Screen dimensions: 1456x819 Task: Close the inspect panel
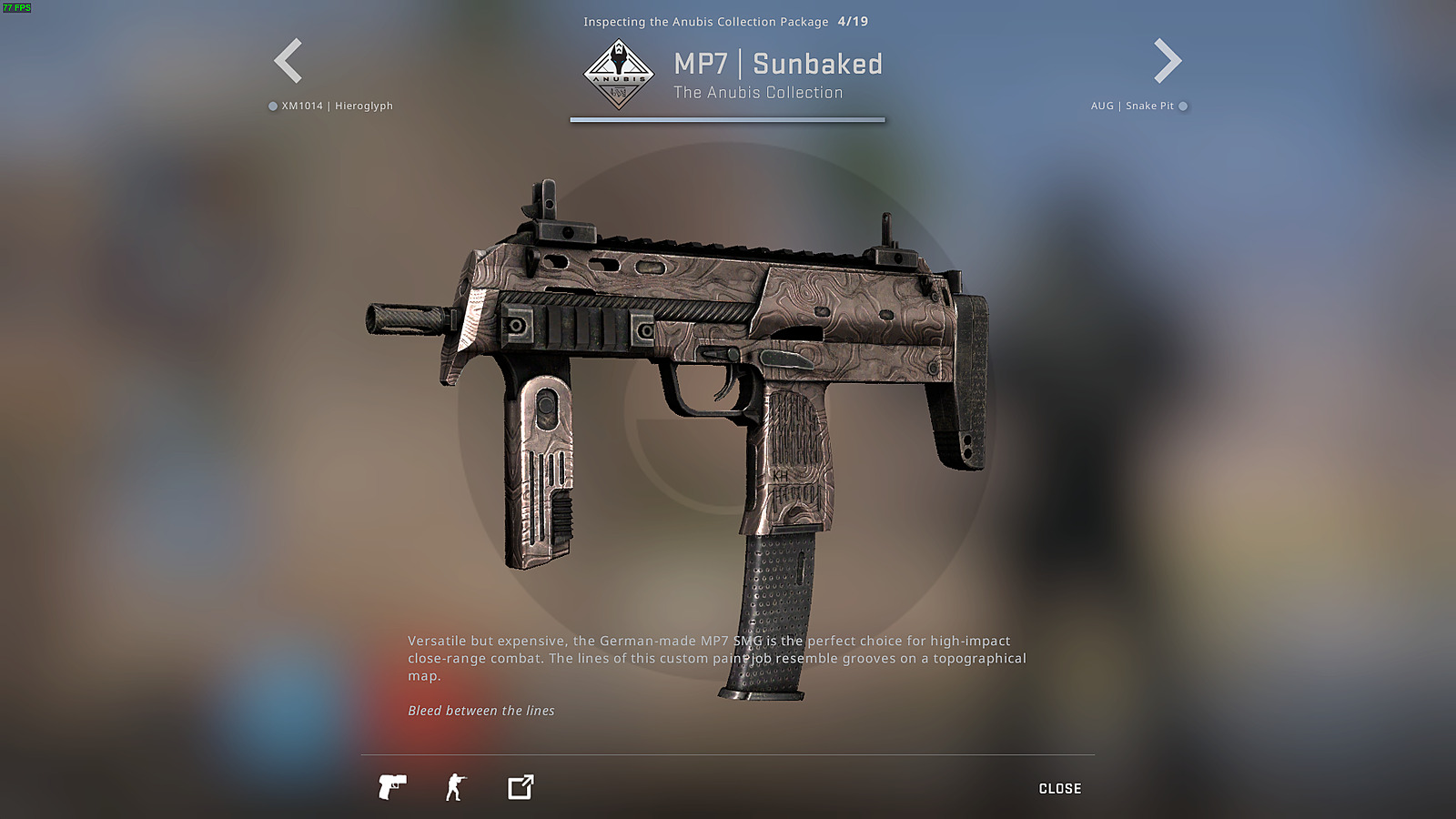point(1060,789)
